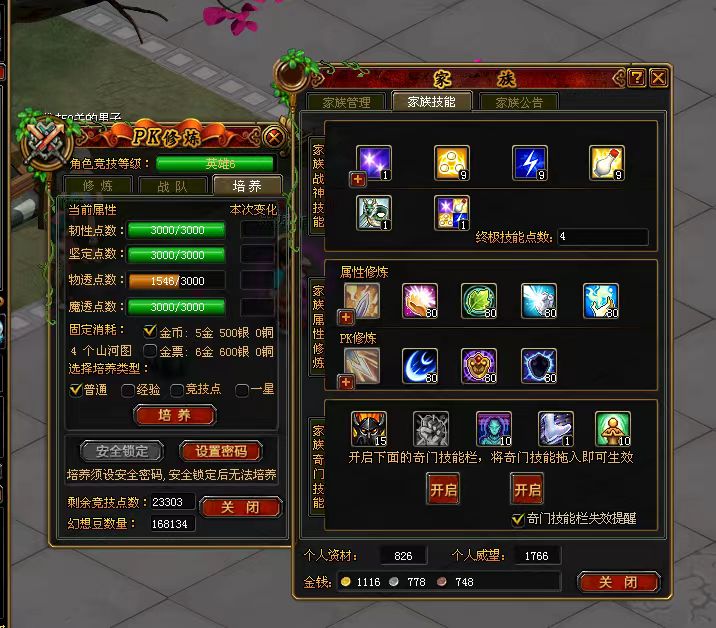Choose 竞技点 training type
Screen dimensions: 716x628
click(177, 390)
